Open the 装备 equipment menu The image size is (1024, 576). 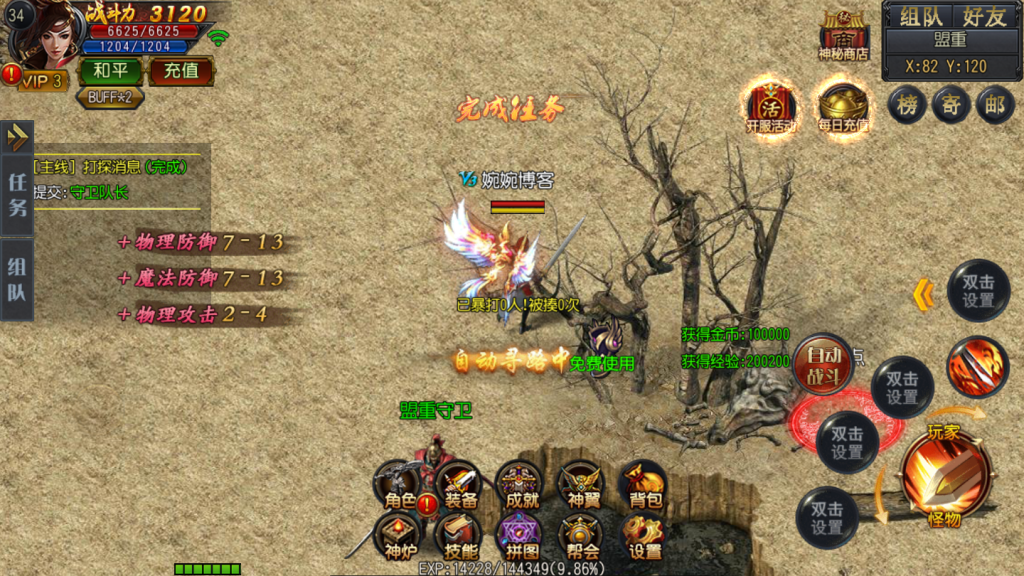(x=460, y=485)
